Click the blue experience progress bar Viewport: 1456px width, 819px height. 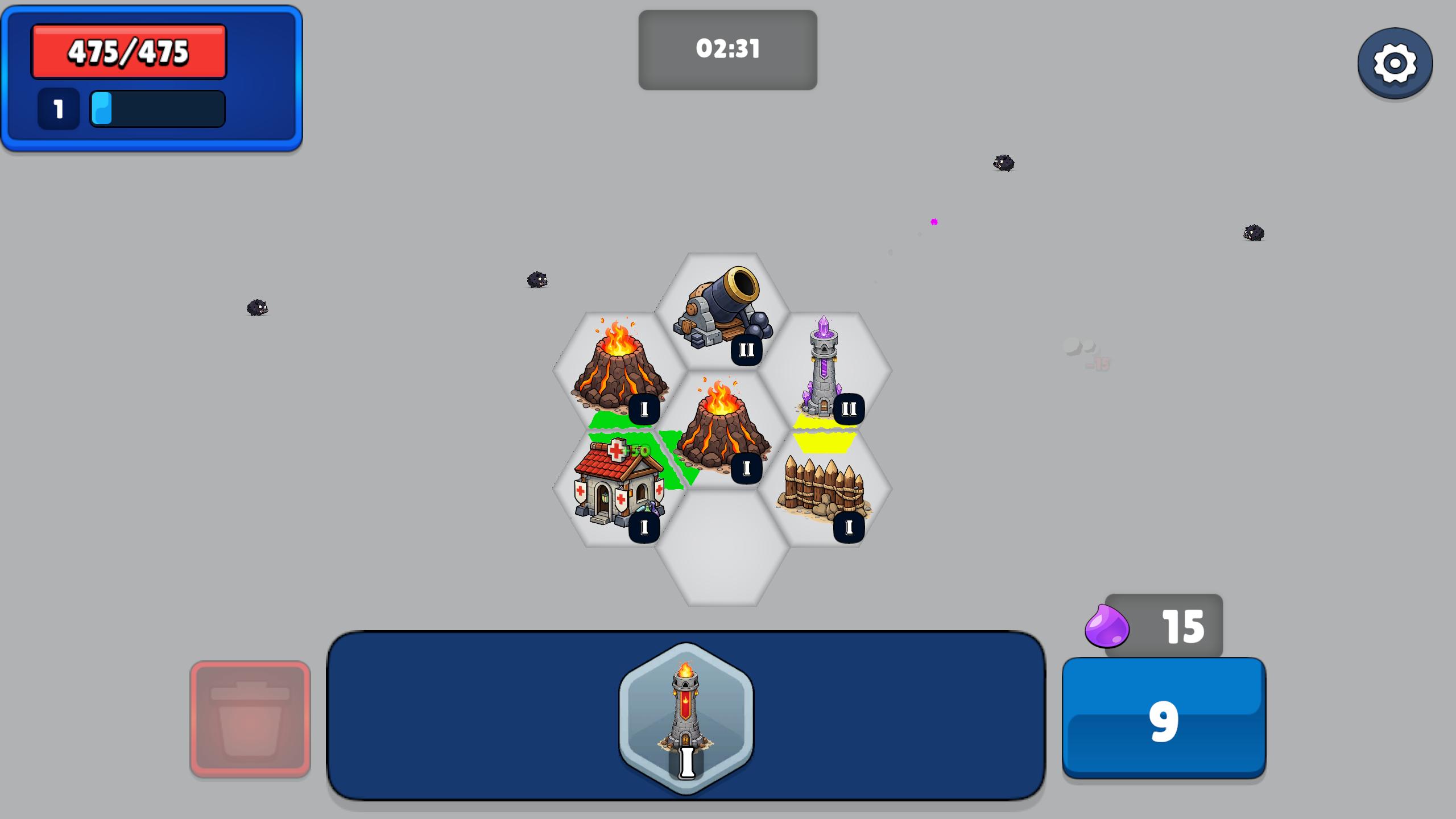point(156,108)
